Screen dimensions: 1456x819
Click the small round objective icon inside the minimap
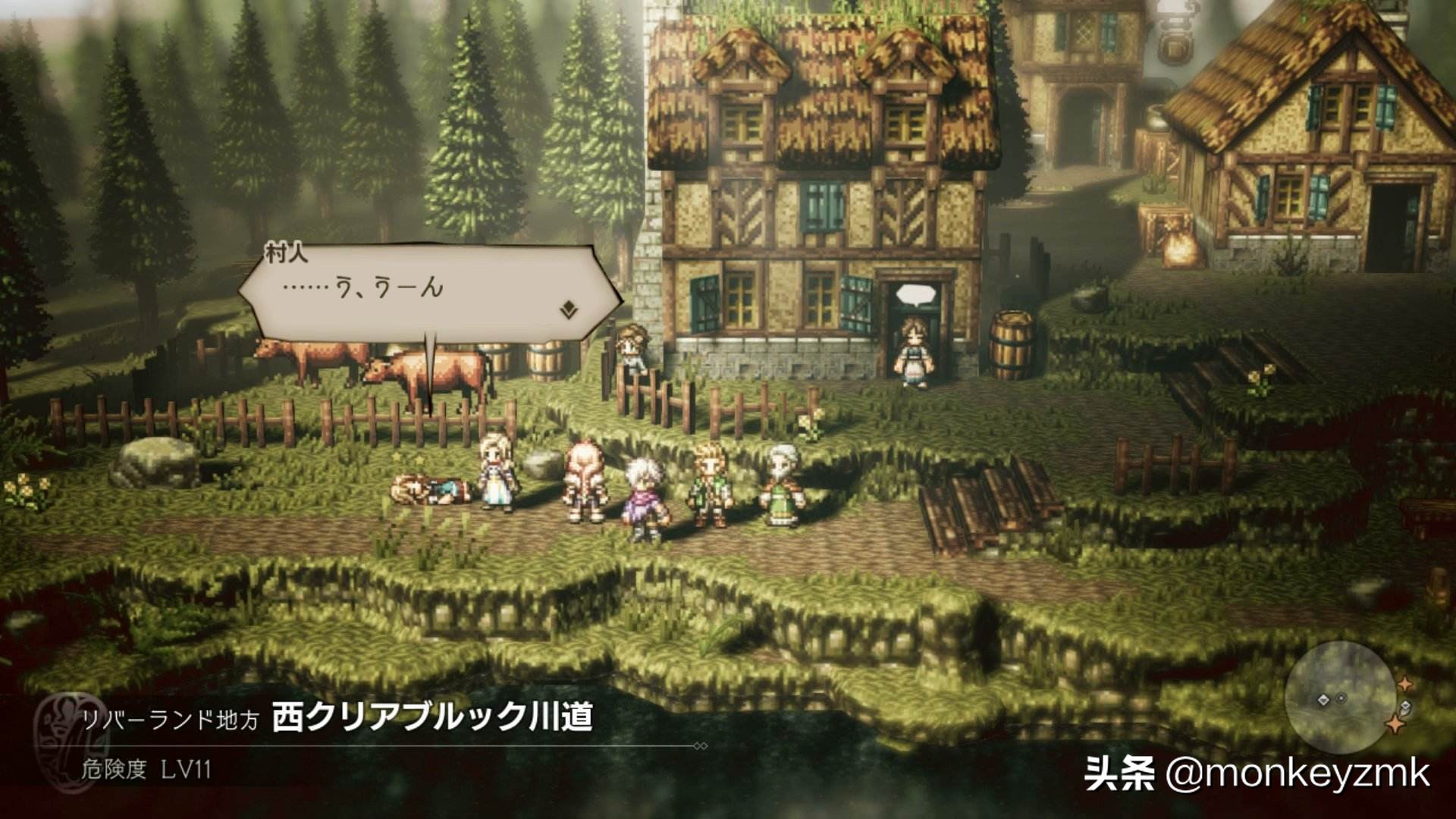point(1341,698)
